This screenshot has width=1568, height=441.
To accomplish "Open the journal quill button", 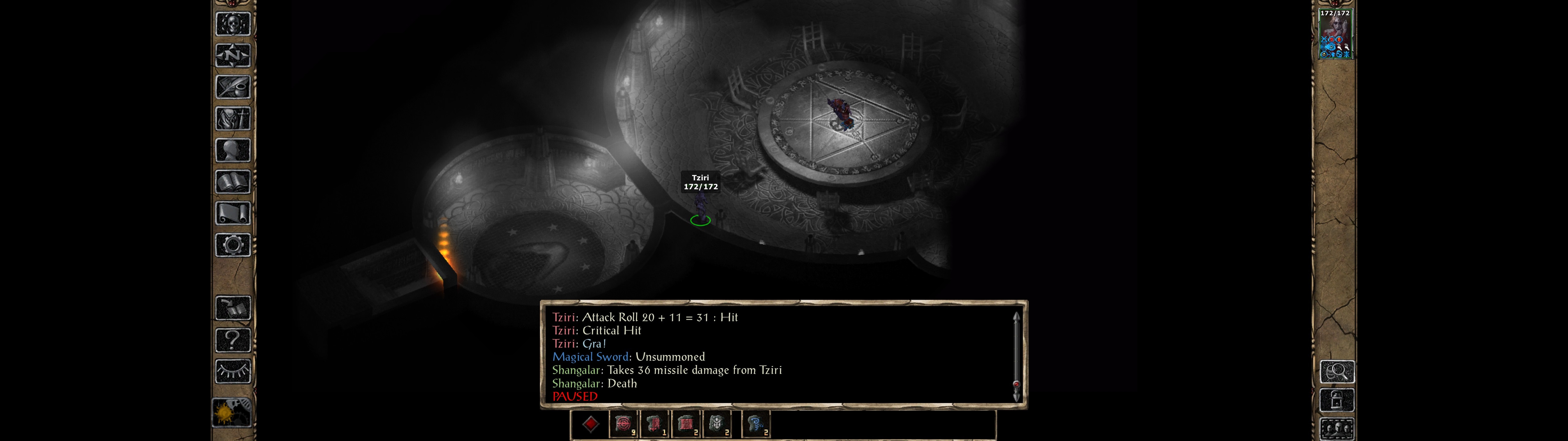I will tap(232, 87).
